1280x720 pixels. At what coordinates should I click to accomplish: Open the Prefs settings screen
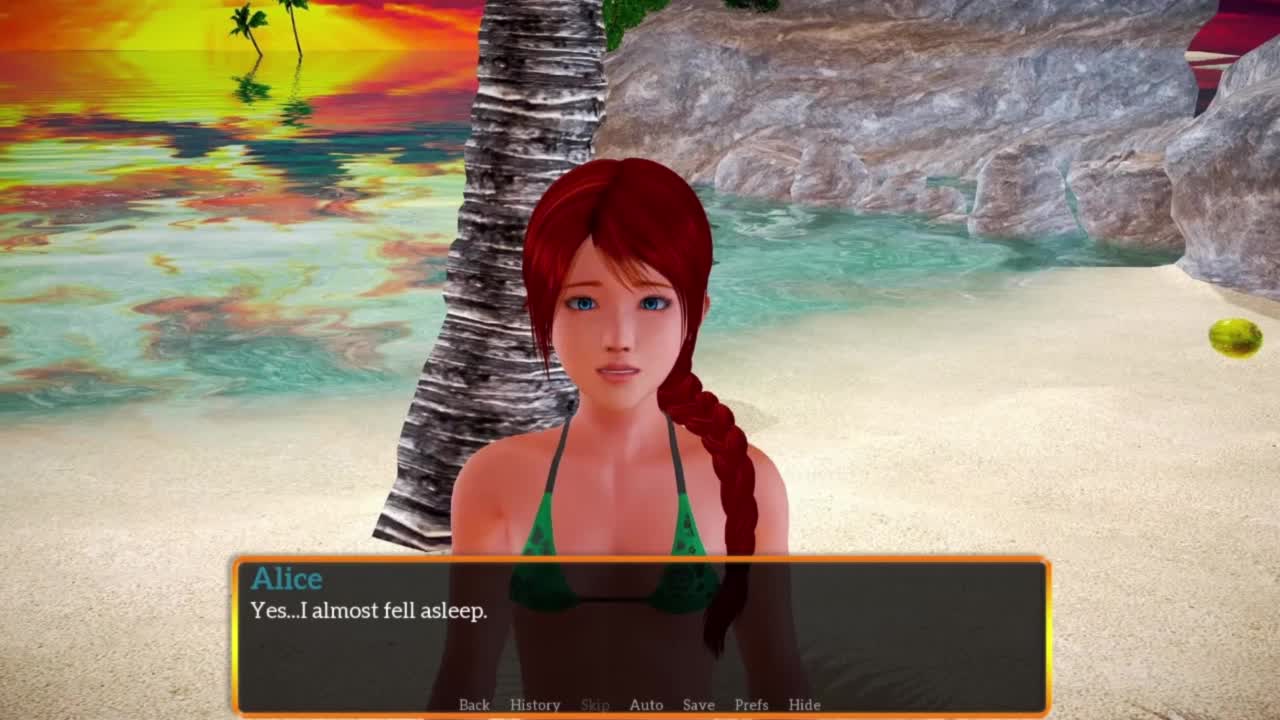(751, 705)
